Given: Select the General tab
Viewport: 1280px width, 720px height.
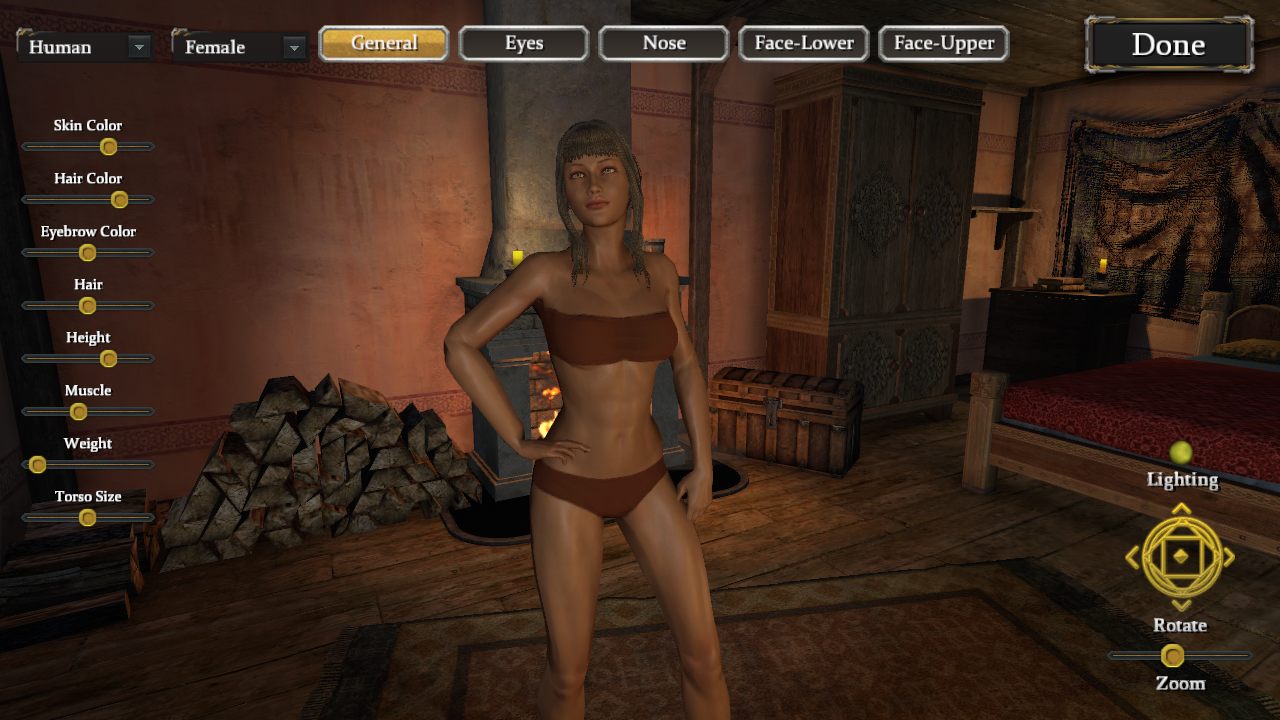Looking at the screenshot, I should point(384,43).
